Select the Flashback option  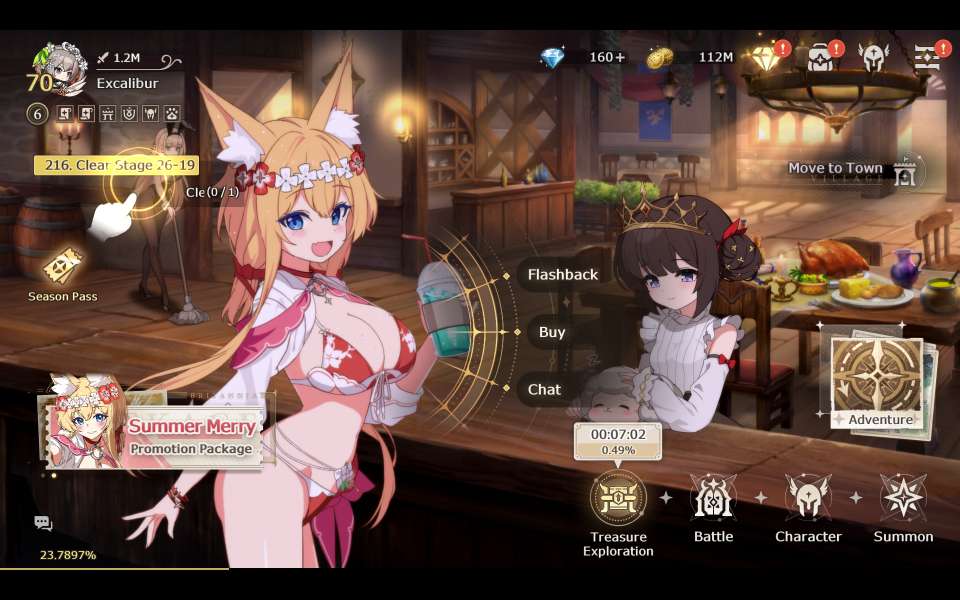pos(562,274)
